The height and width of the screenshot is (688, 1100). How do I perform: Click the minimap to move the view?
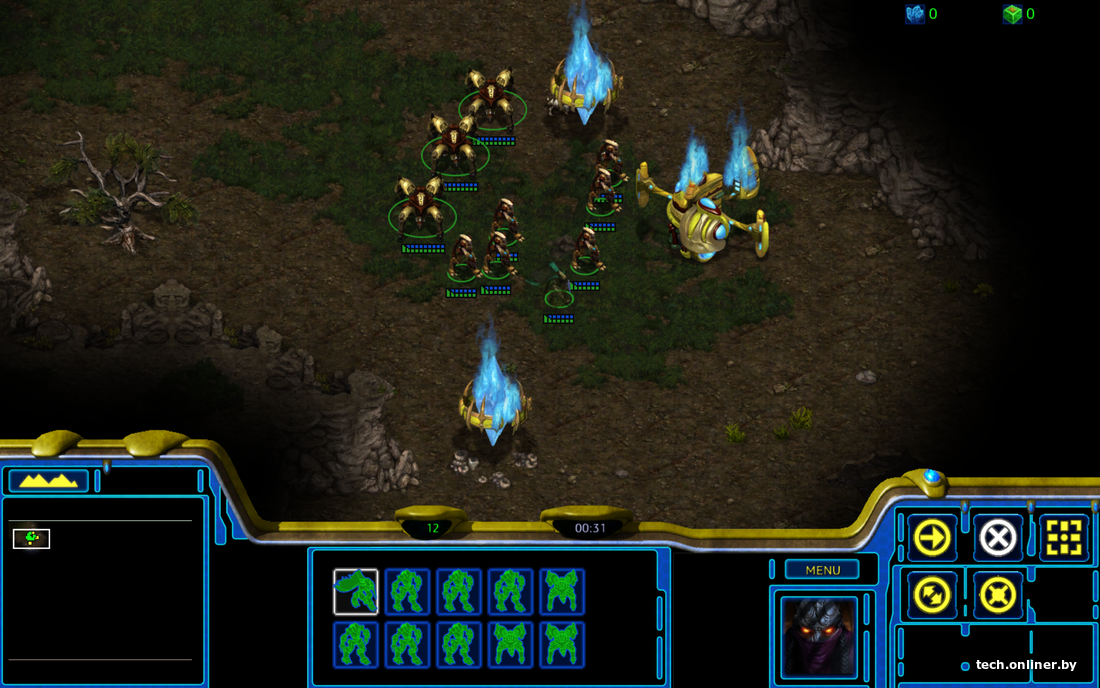pyautogui.click(x=100, y=590)
